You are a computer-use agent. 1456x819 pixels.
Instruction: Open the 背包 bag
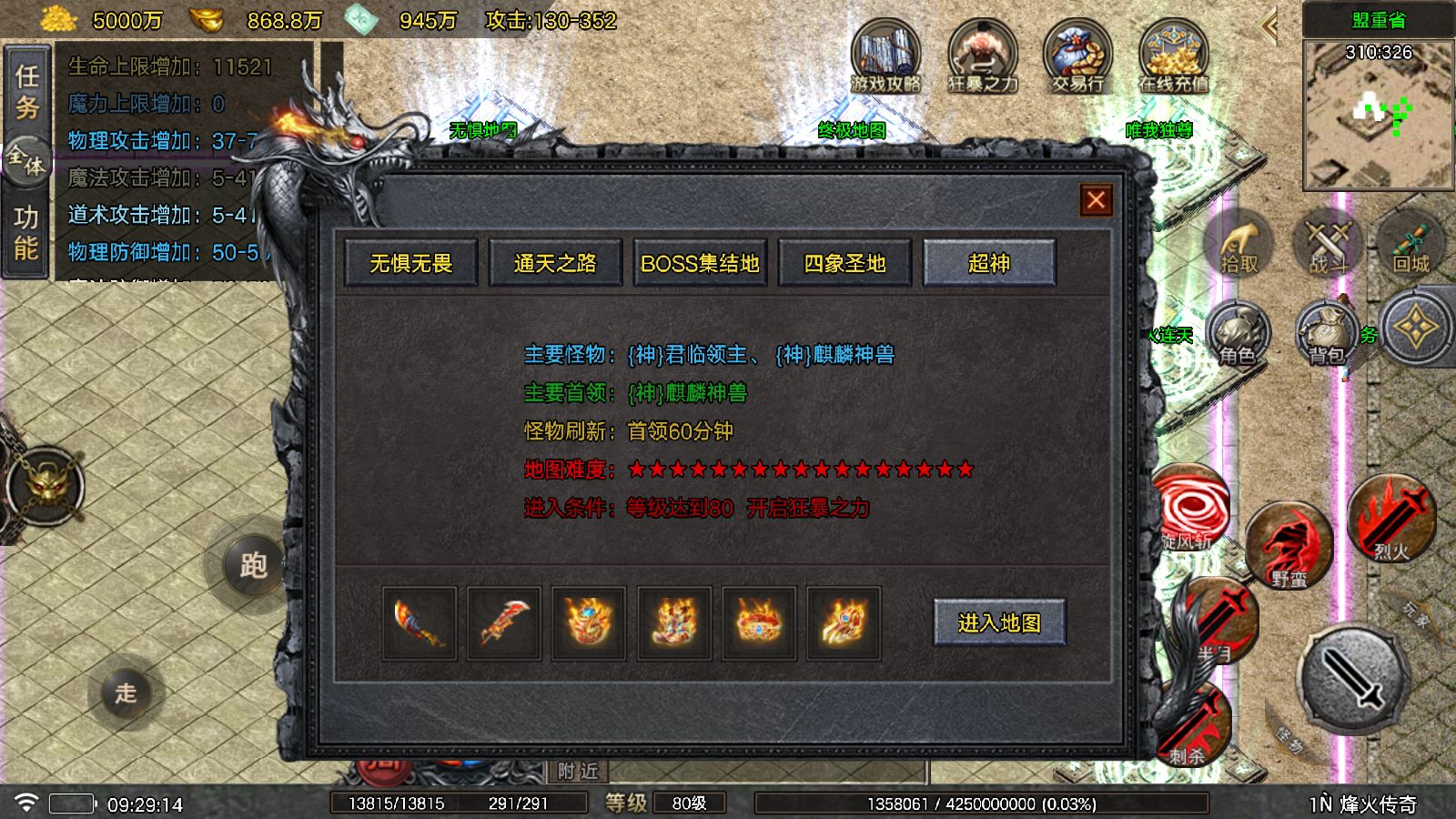[1328, 334]
